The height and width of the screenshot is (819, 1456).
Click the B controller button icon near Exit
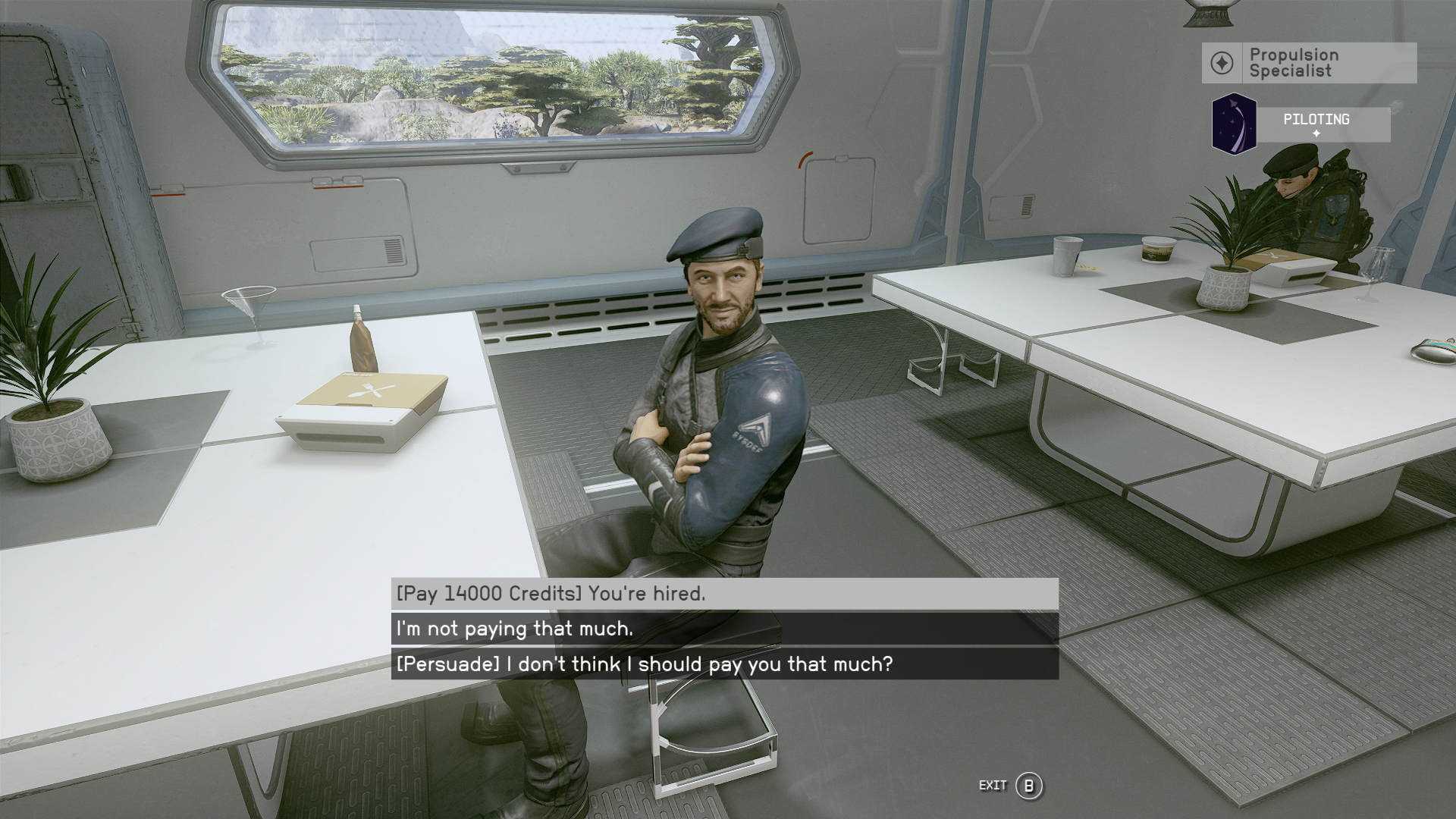coord(1030,786)
